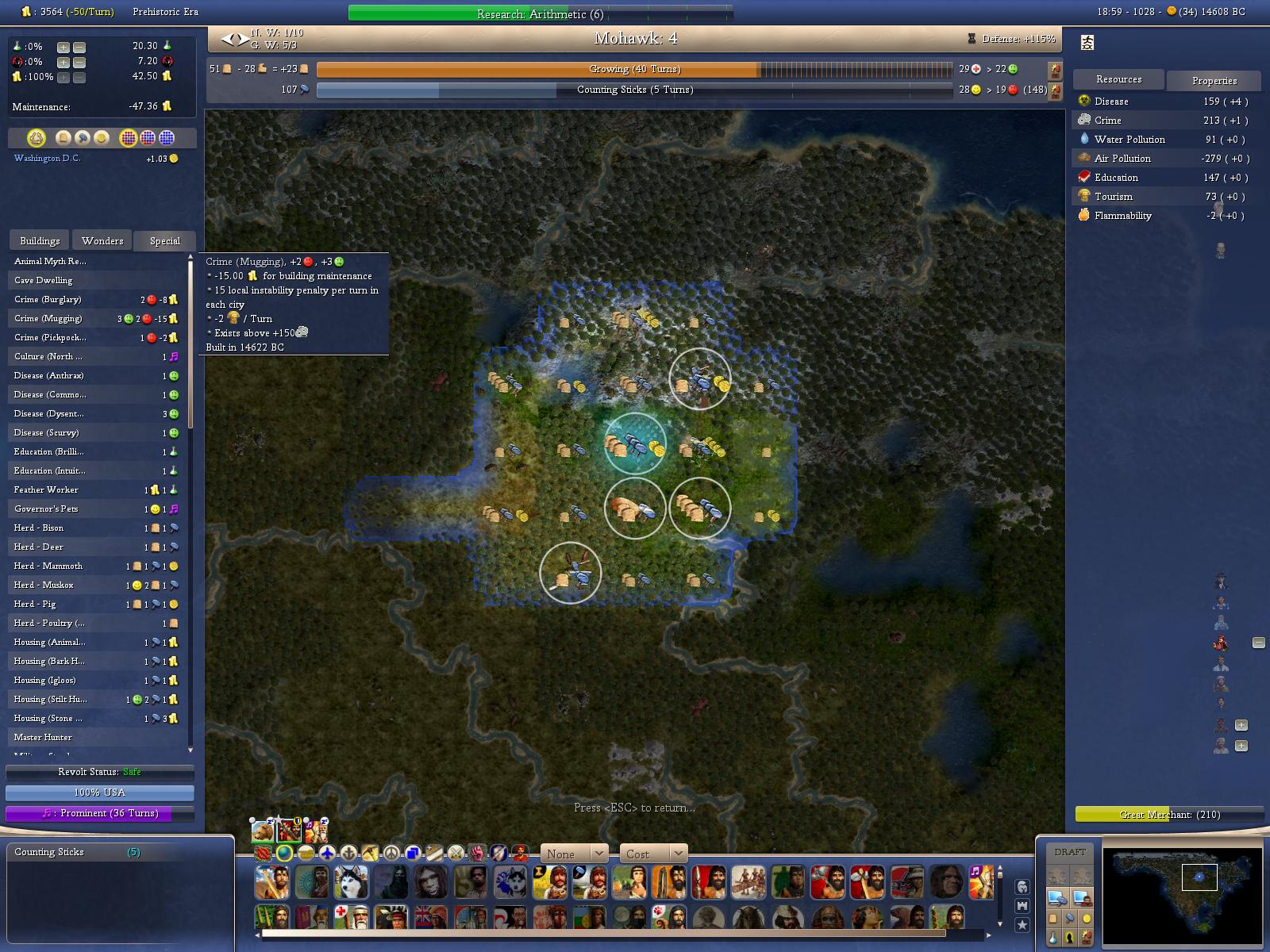Switch to the Properties tab
Image resolution: width=1270 pixels, height=952 pixels.
pos(1214,80)
